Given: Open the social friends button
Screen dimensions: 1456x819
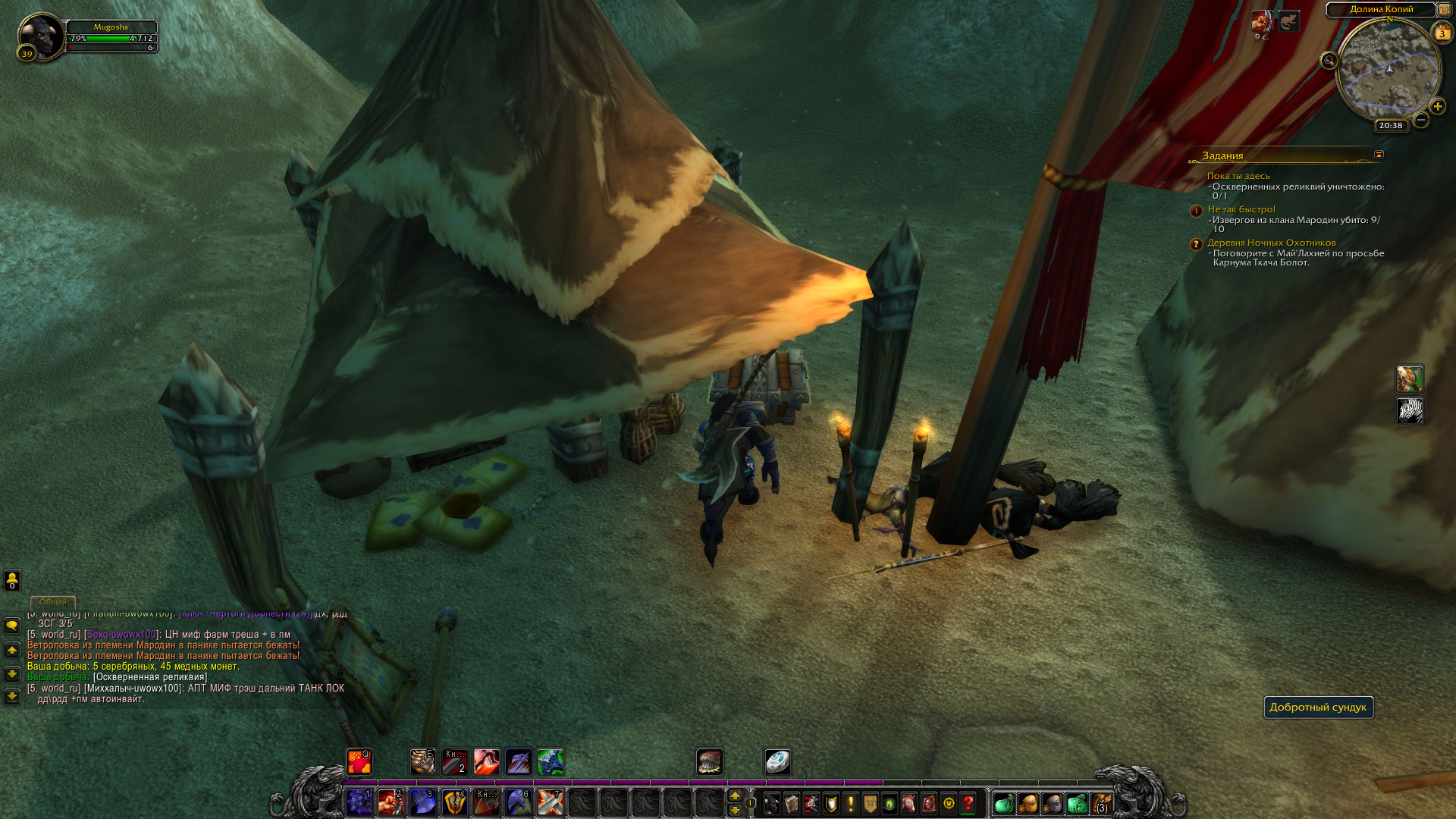Looking at the screenshot, I should [x=12, y=580].
